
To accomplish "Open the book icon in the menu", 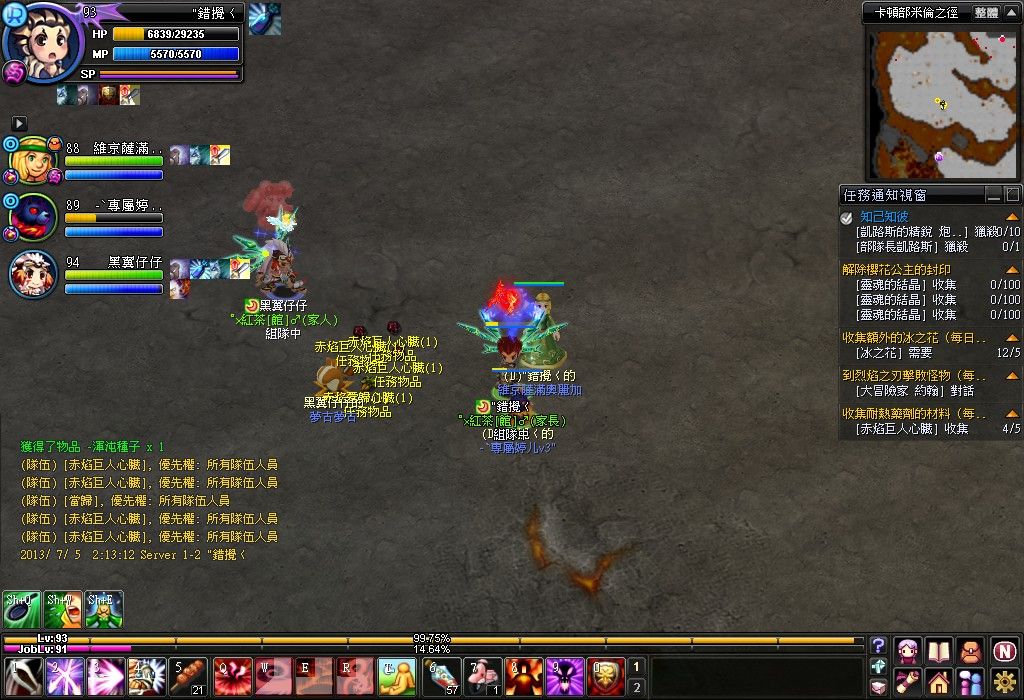I will tap(939, 650).
